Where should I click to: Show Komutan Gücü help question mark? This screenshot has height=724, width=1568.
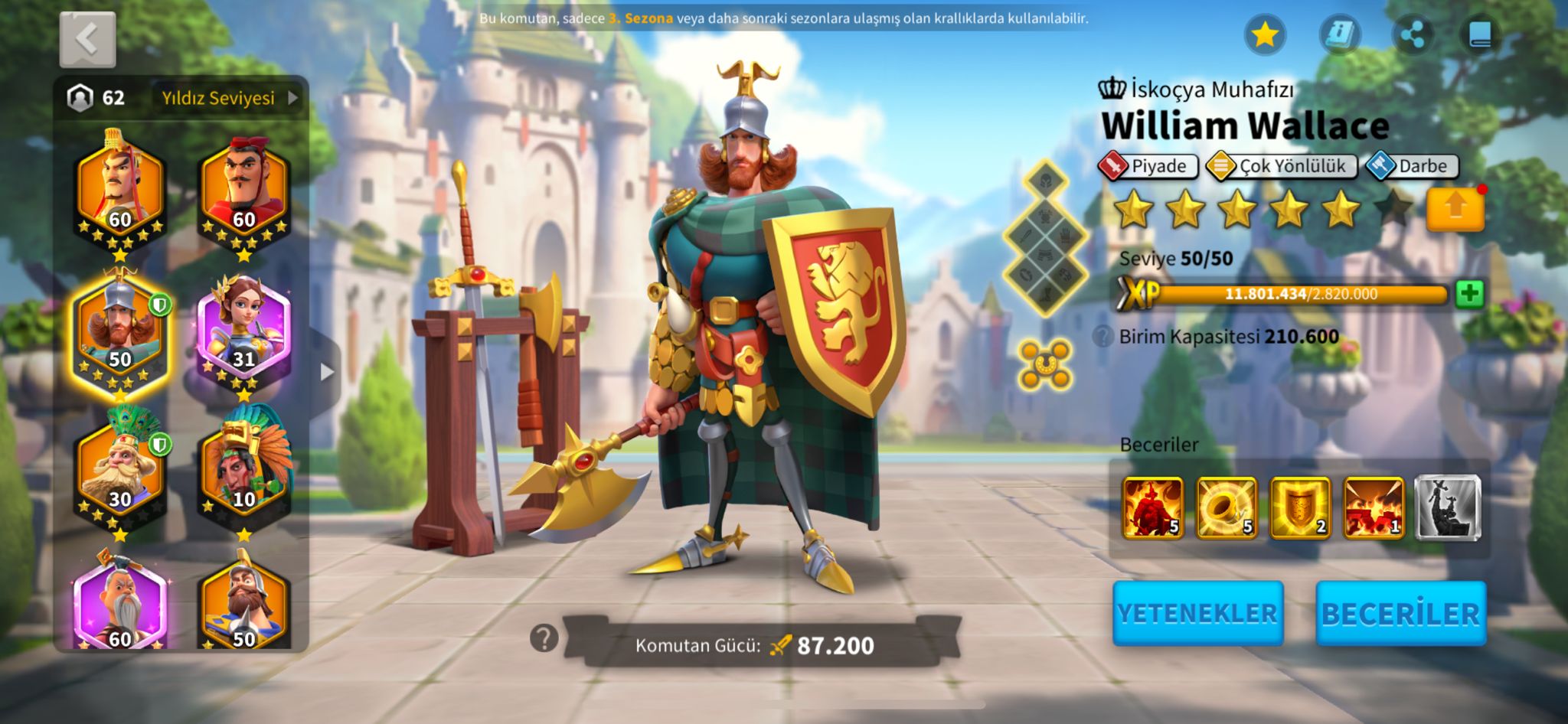[544, 638]
